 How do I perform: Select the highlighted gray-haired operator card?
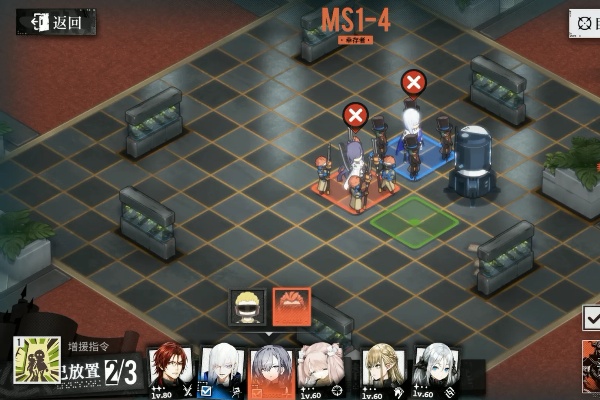click(272, 370)
